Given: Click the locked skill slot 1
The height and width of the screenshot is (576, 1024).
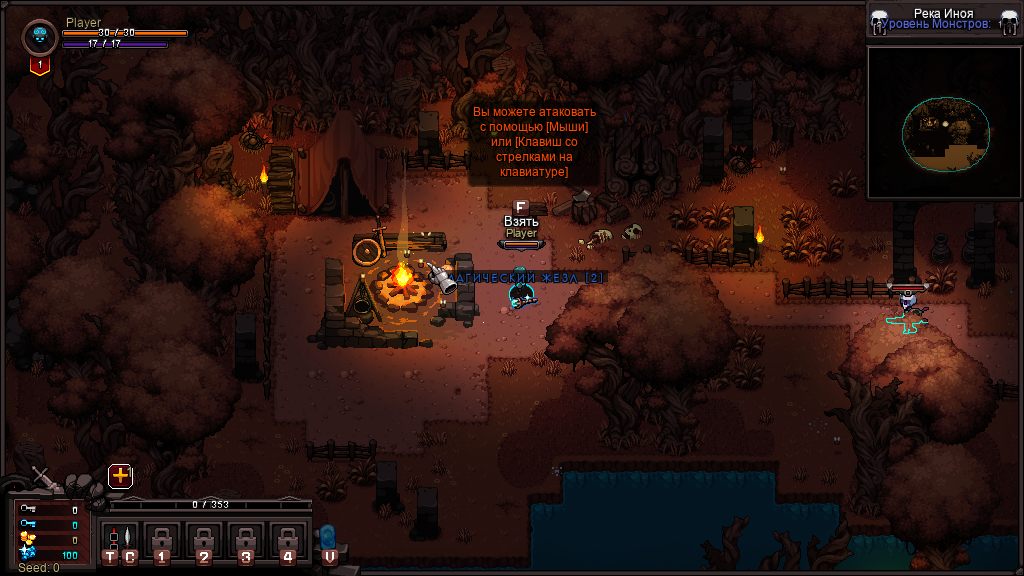Looking at the screenshot, I should pos(161,543).
